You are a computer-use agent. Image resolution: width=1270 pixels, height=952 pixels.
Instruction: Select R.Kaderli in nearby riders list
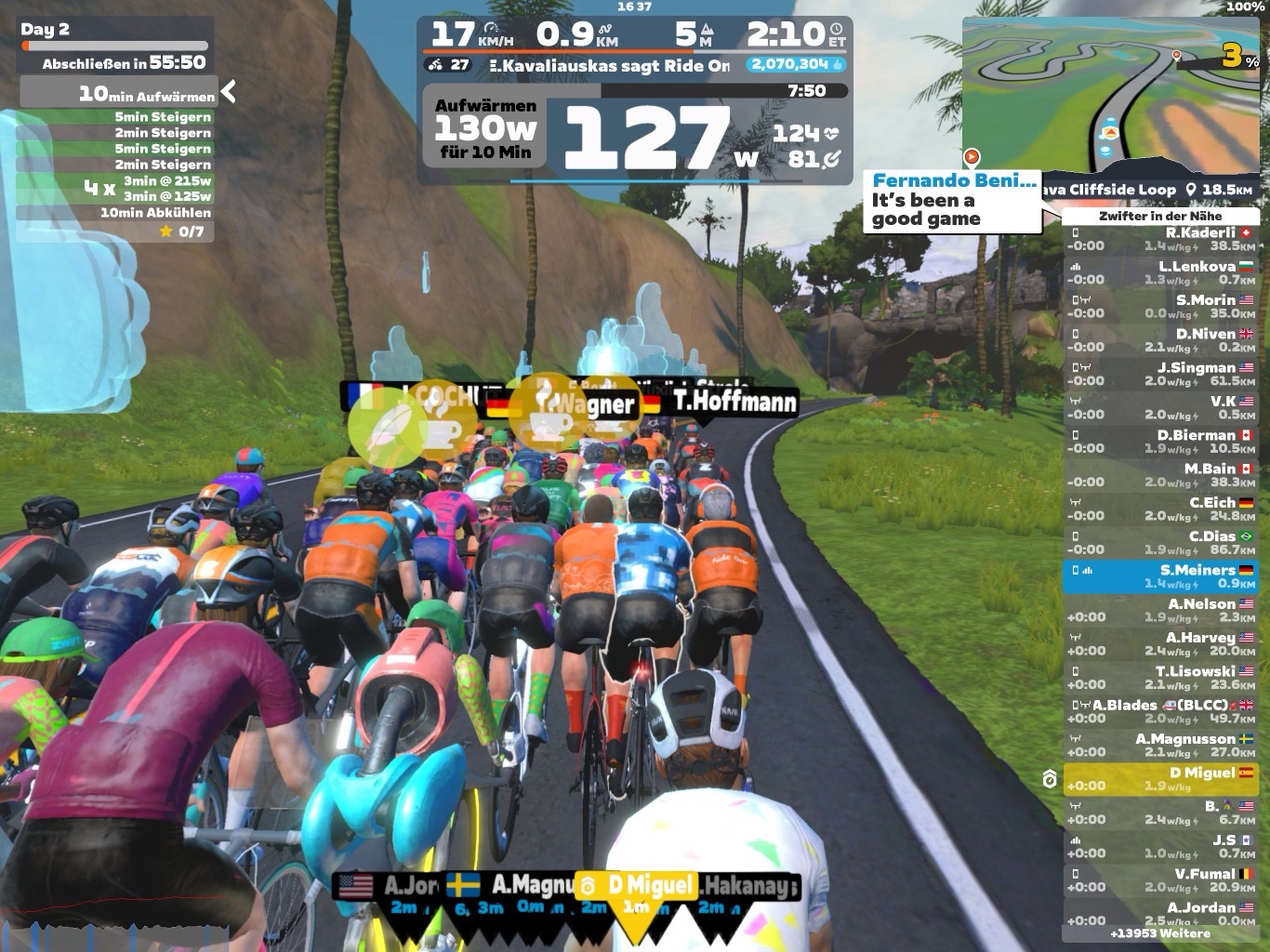(x=1160, y=239)
